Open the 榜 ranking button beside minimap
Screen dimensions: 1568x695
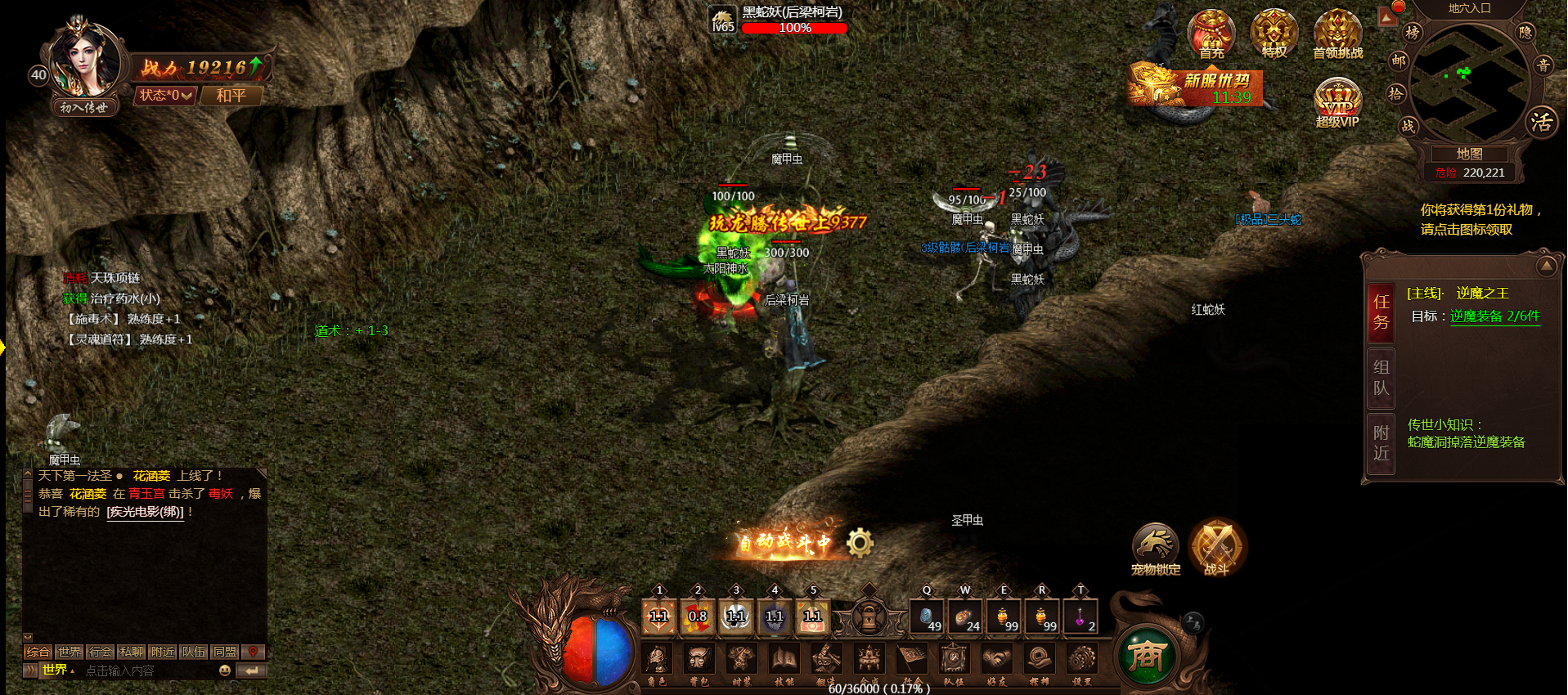(x=1412, y=33)
